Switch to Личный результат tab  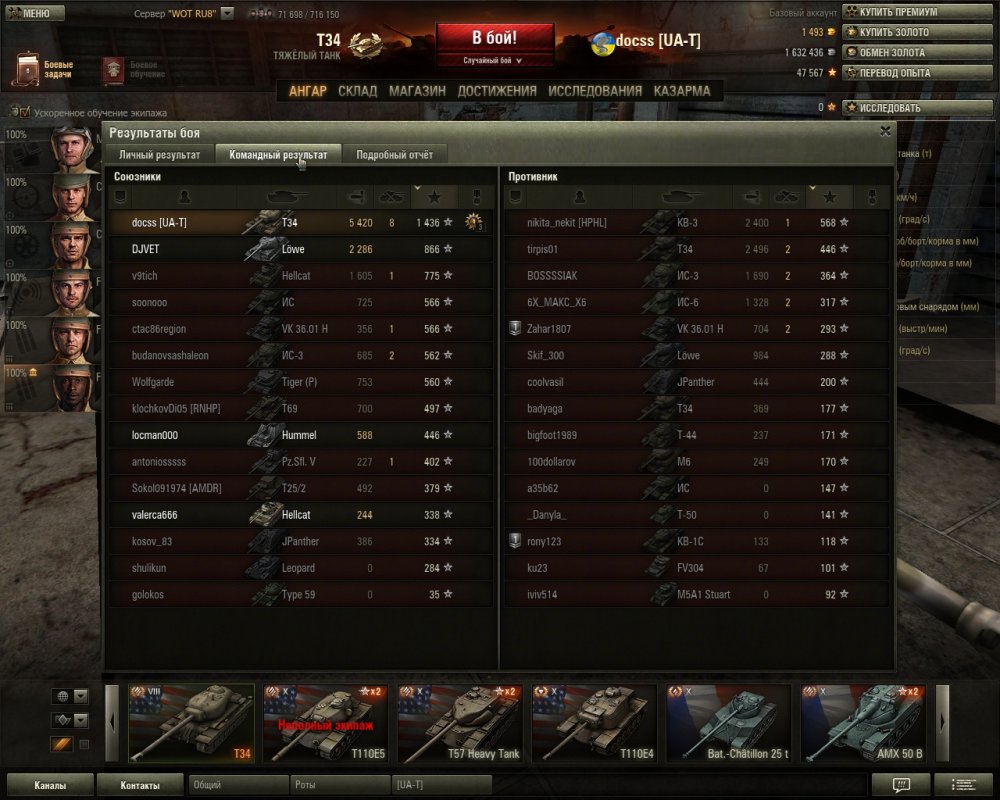[160, 155]
